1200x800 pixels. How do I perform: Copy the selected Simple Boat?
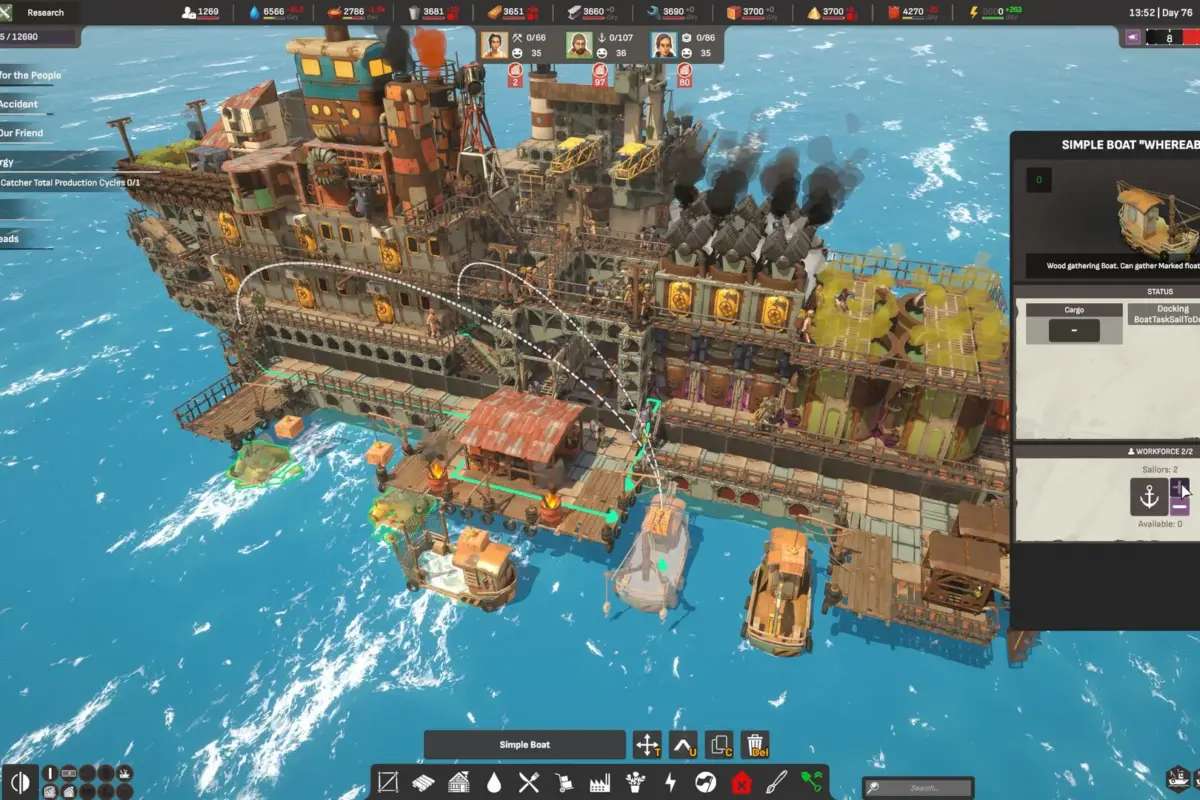pyautogui.click(x=719, y=745)
